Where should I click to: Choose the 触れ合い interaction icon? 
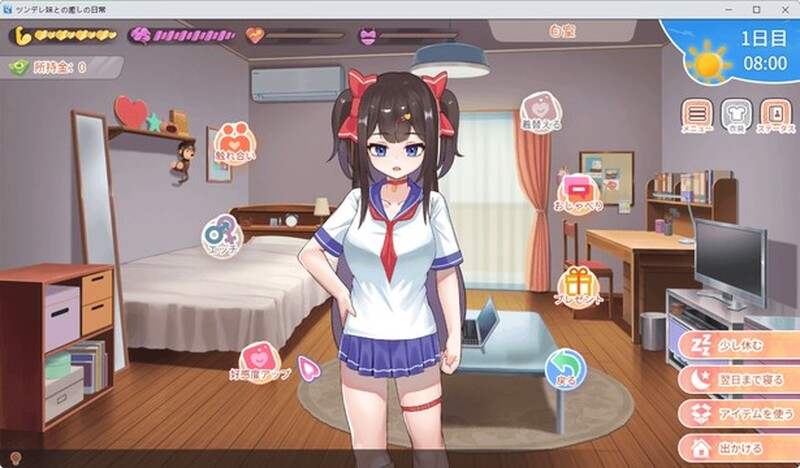click(x=235, y=143)
